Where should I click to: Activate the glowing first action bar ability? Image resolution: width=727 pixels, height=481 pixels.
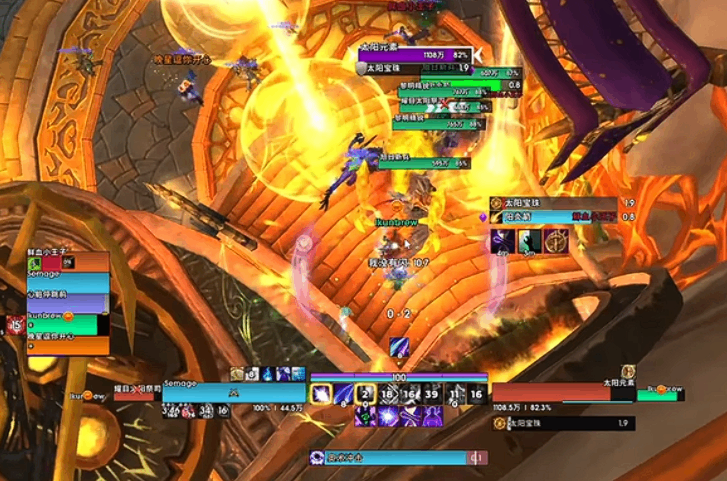click(x=322, y=393)
